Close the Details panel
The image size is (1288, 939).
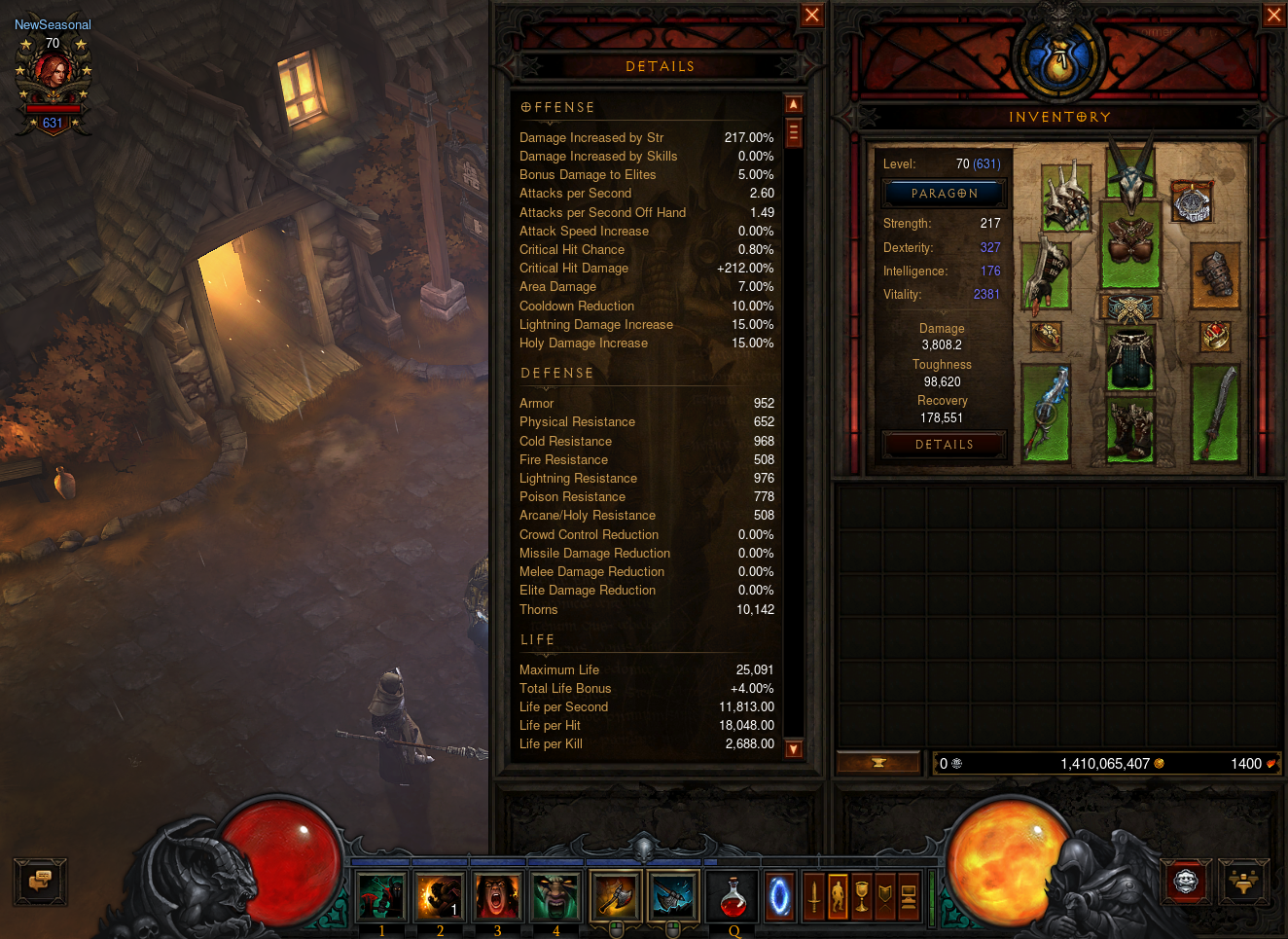811,15
